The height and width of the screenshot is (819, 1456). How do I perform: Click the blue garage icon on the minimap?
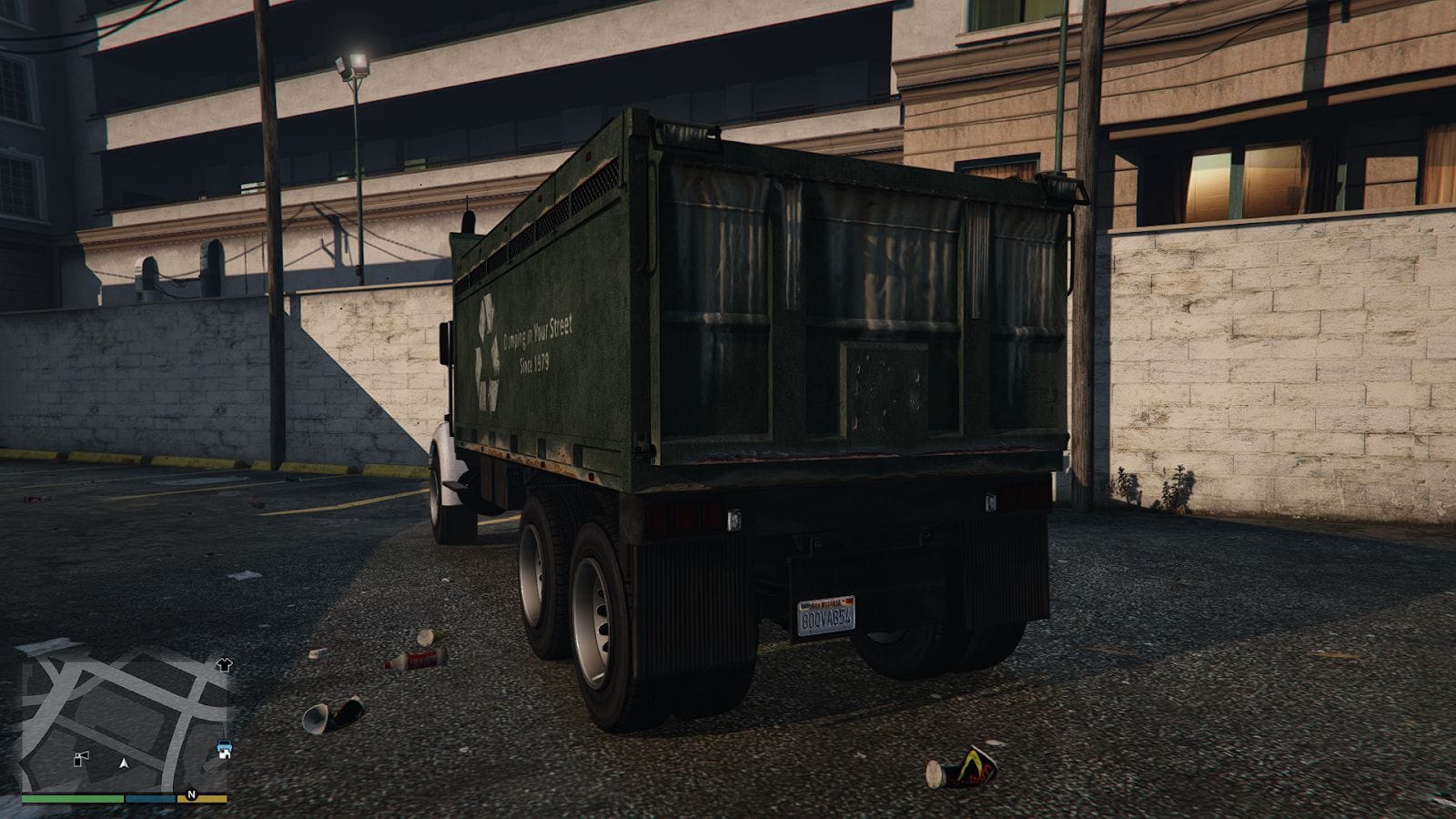click(225, 745)
